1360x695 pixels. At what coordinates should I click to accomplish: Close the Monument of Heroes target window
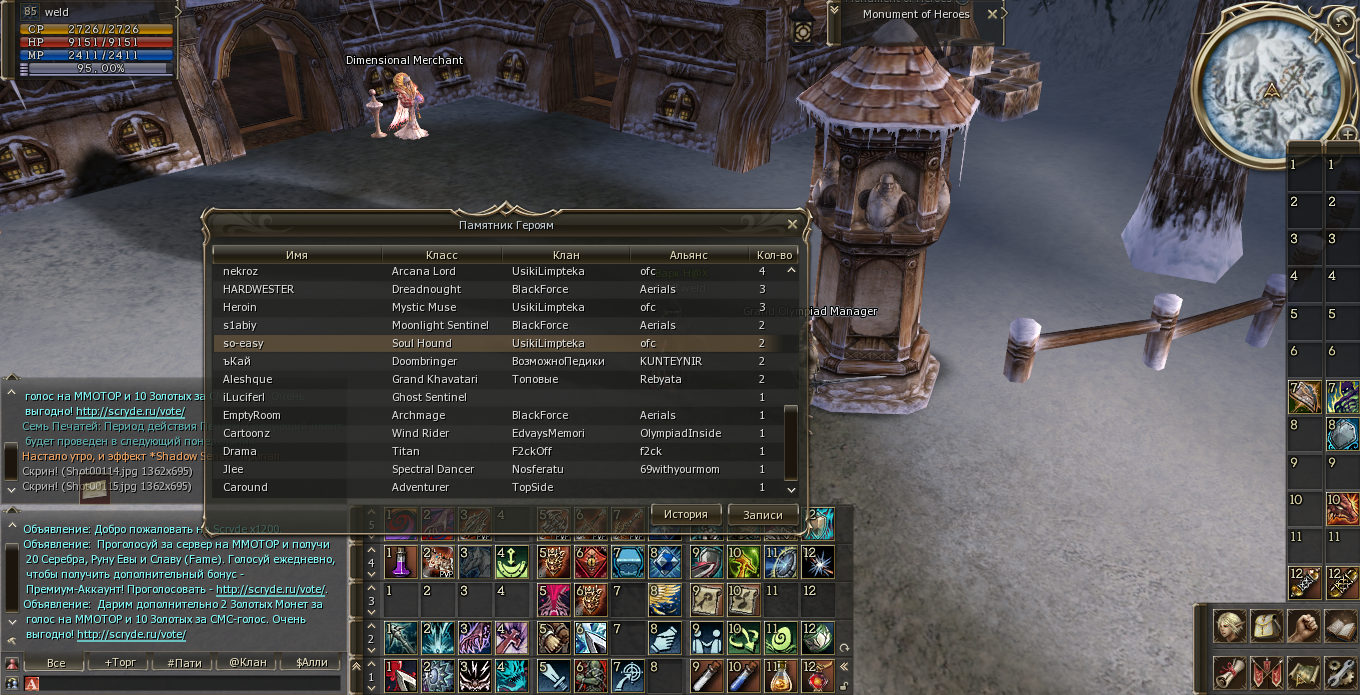pyautogui.click(x=992, y=14)
